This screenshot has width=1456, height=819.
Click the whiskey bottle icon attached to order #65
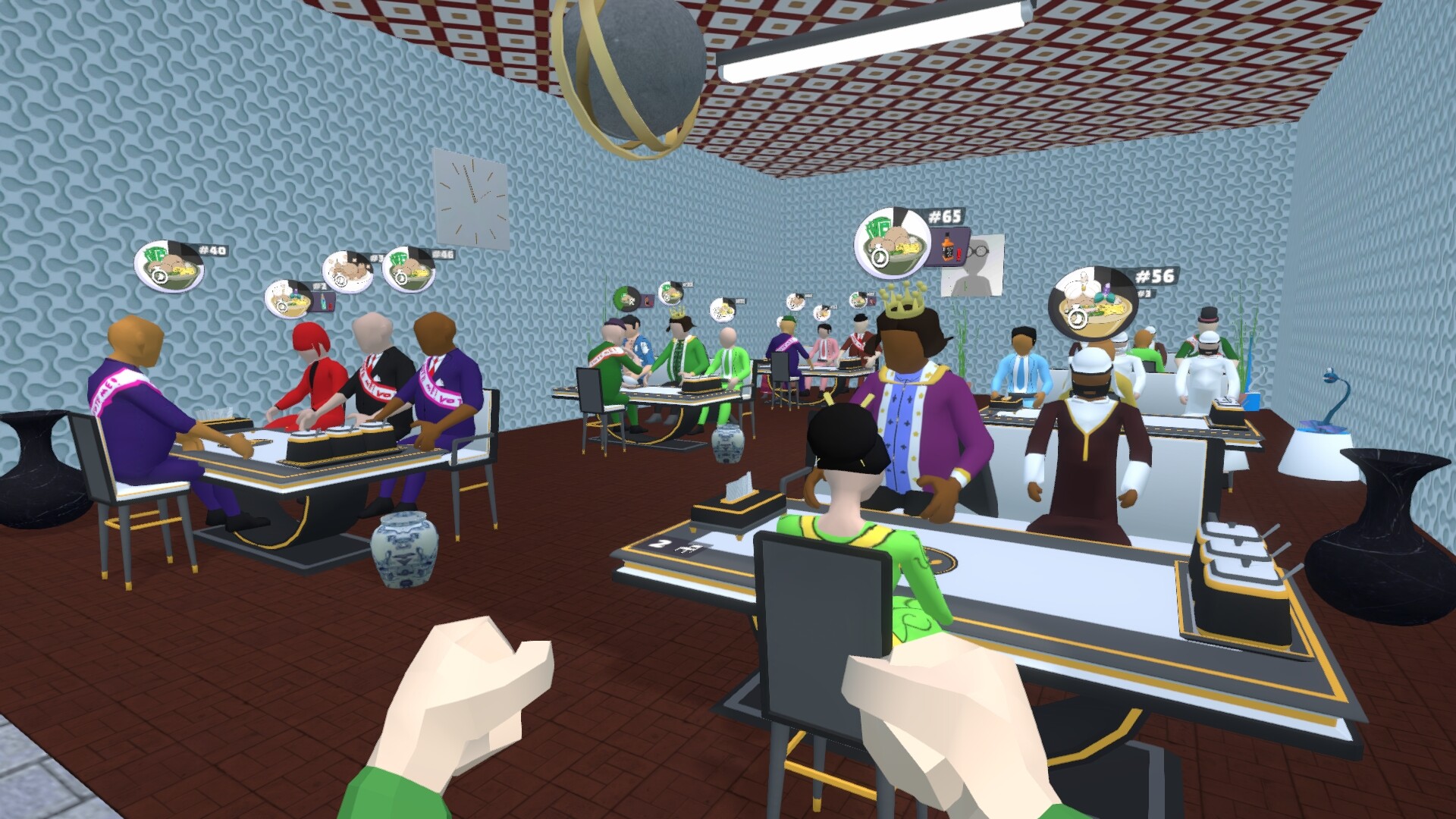point(947,246)
